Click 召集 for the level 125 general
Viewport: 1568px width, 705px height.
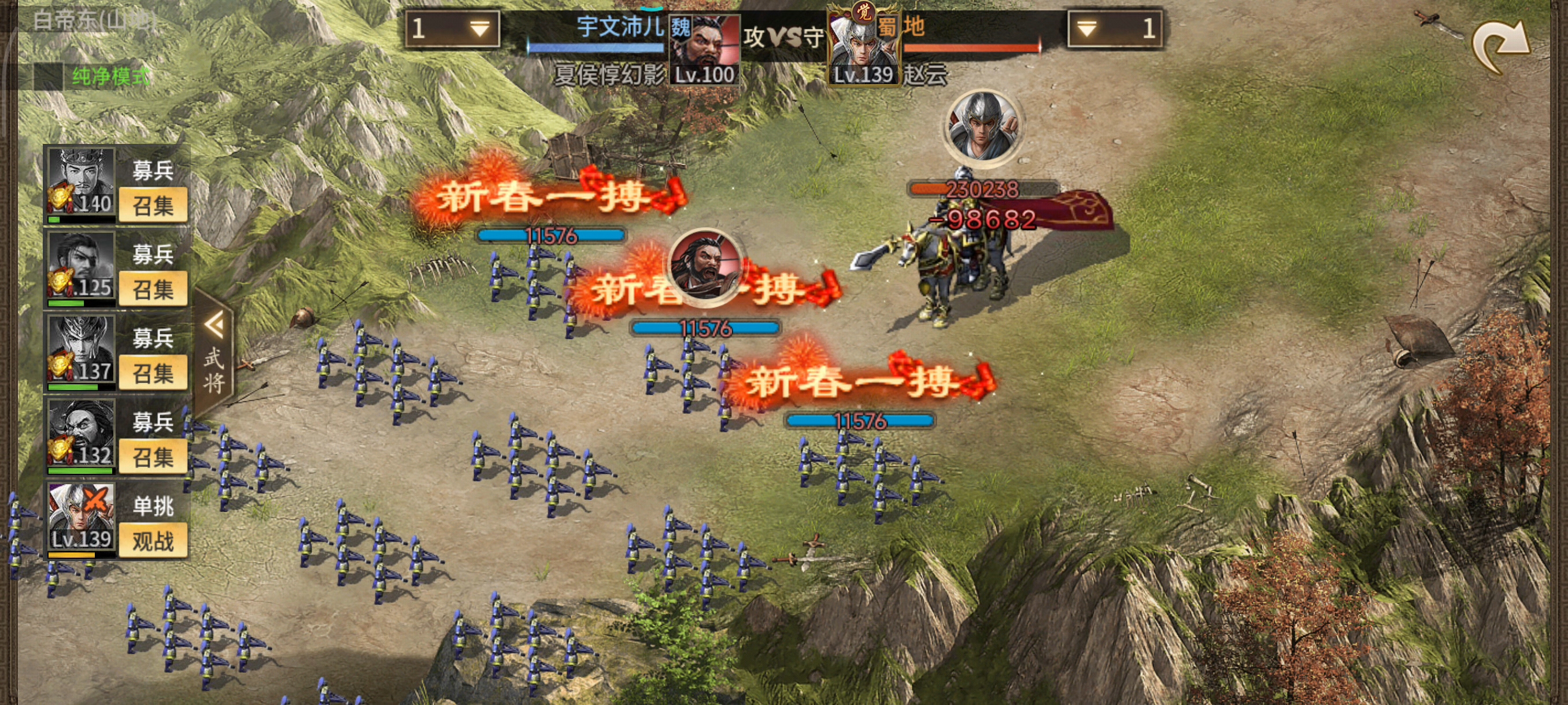(x=153, y=290)
